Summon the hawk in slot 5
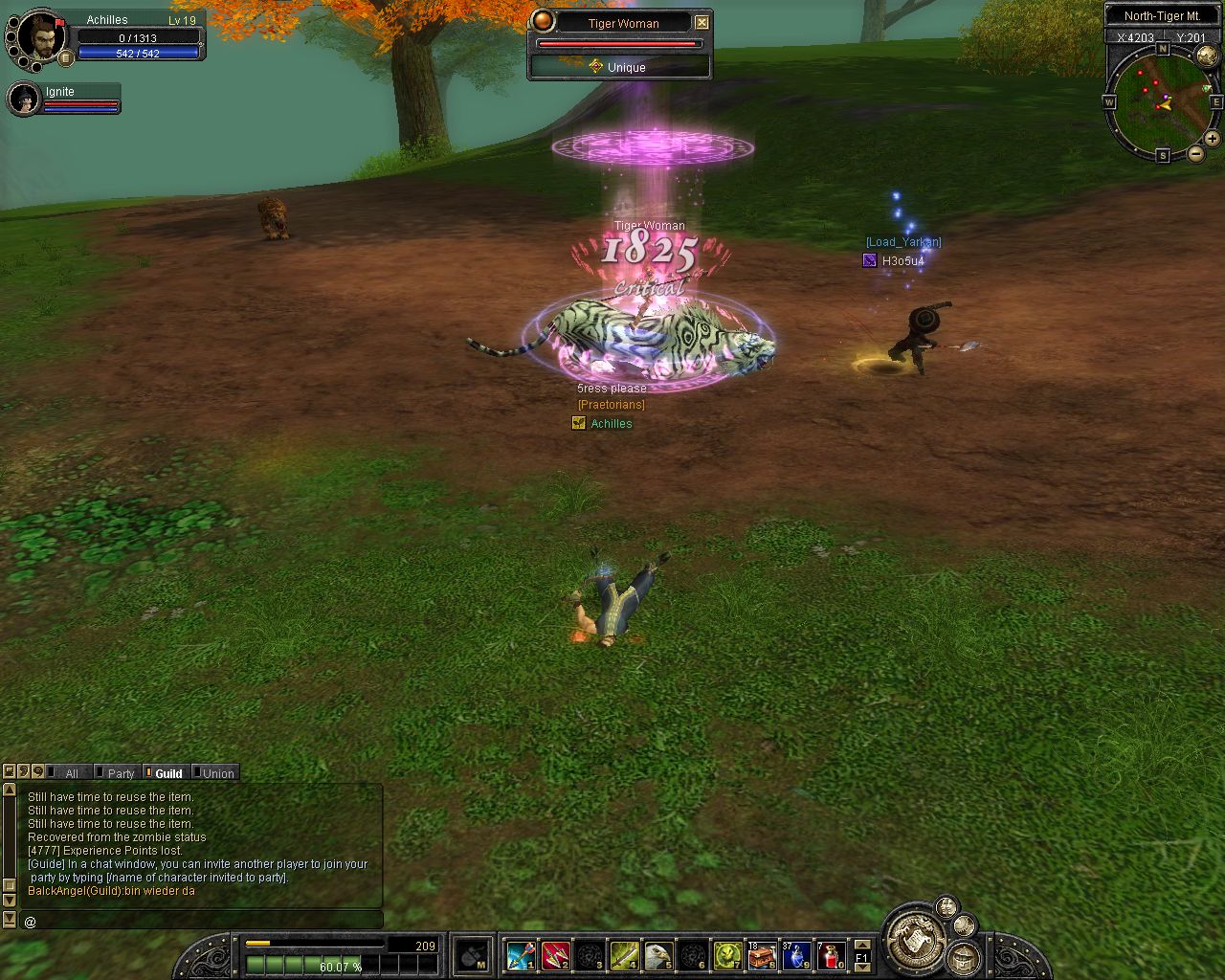The height and width of the screenshot is (980, 1225). coord(658,955)
